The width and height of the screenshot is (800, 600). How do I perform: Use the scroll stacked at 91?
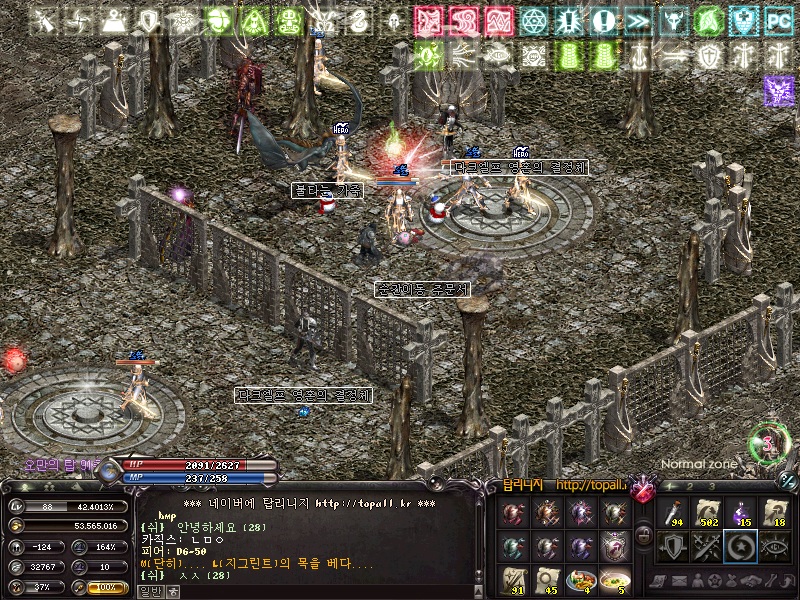514,581
